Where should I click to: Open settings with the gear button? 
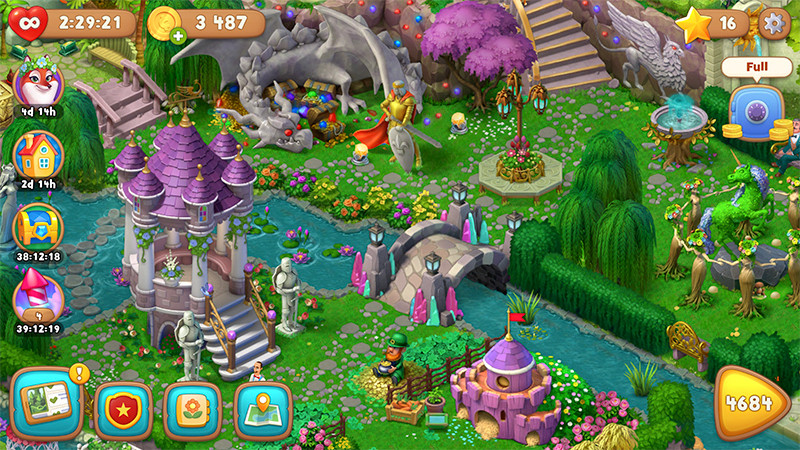(x=773, y=22)
